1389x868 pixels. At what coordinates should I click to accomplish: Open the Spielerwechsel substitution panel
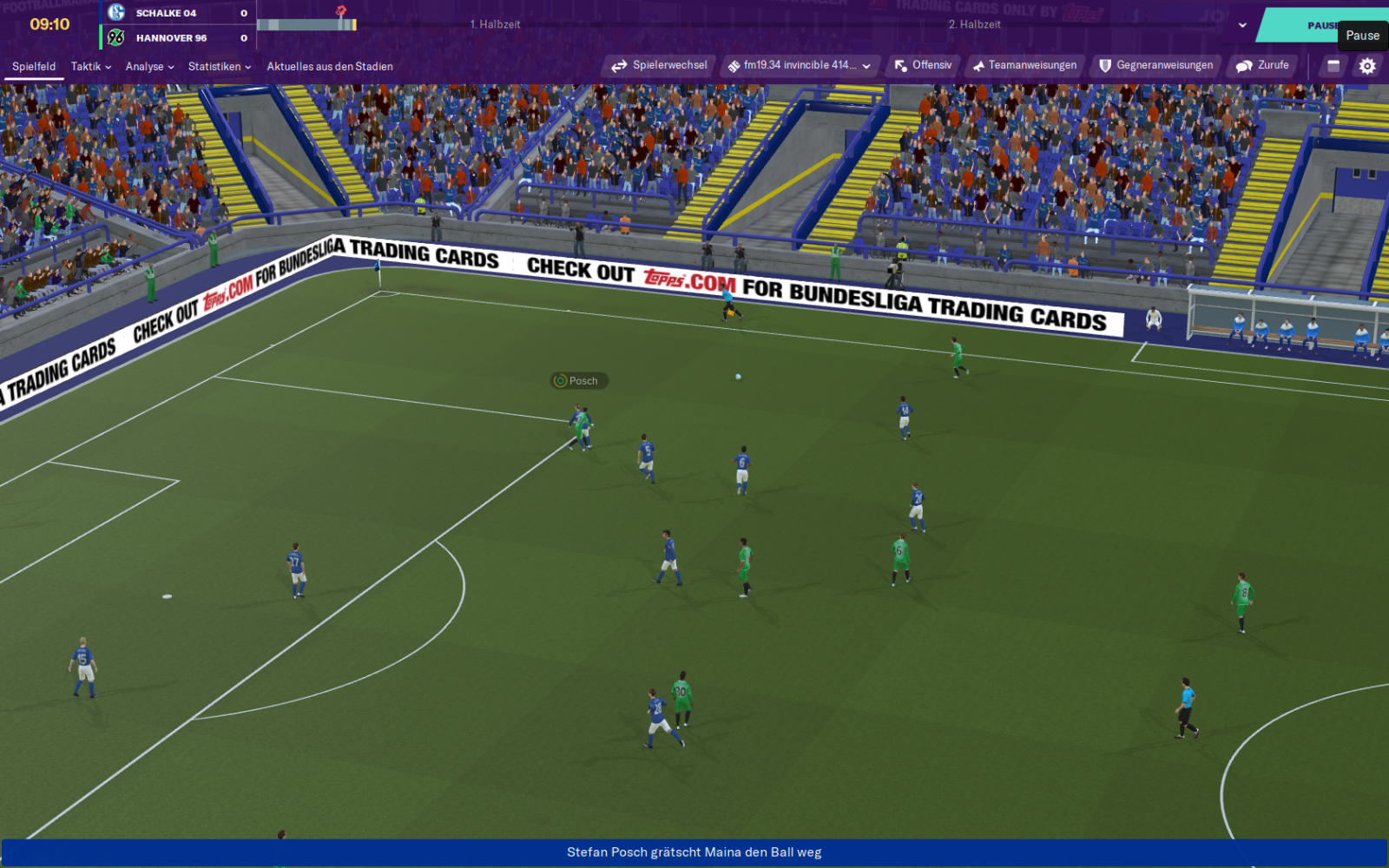point(659,65)
